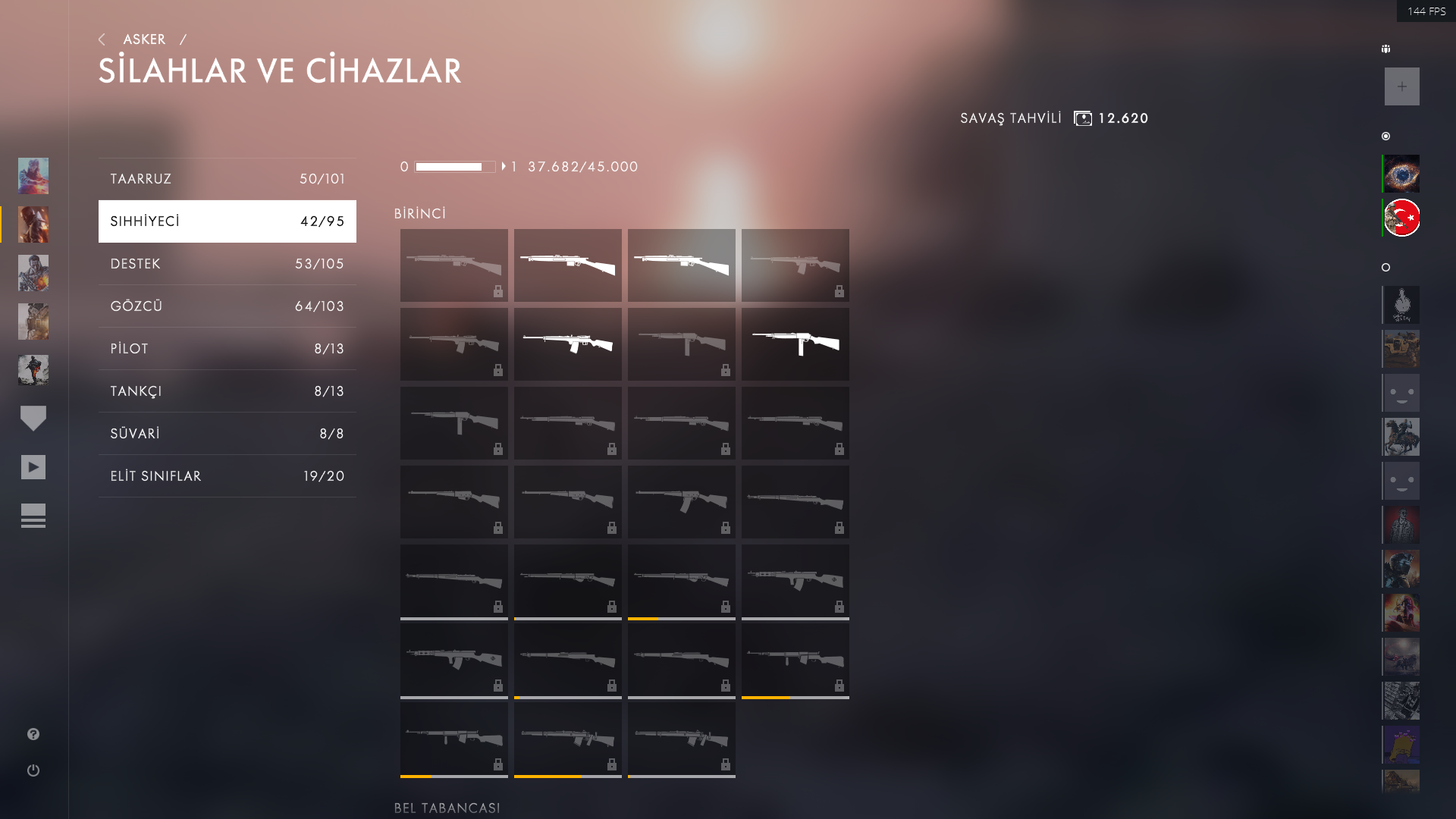Viewport: 1456px width, 819px height.
Task: Show Pilot weapons and gadgets
Action: coord(227,349)
